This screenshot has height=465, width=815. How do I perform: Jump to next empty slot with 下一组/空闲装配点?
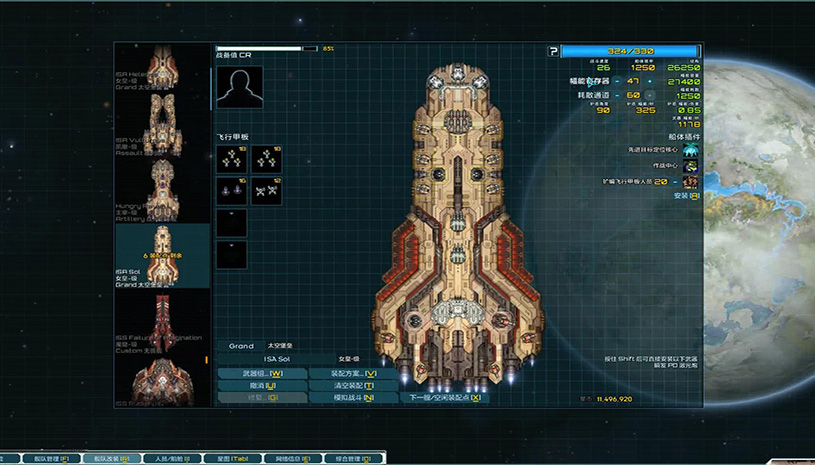click(445, 397)
